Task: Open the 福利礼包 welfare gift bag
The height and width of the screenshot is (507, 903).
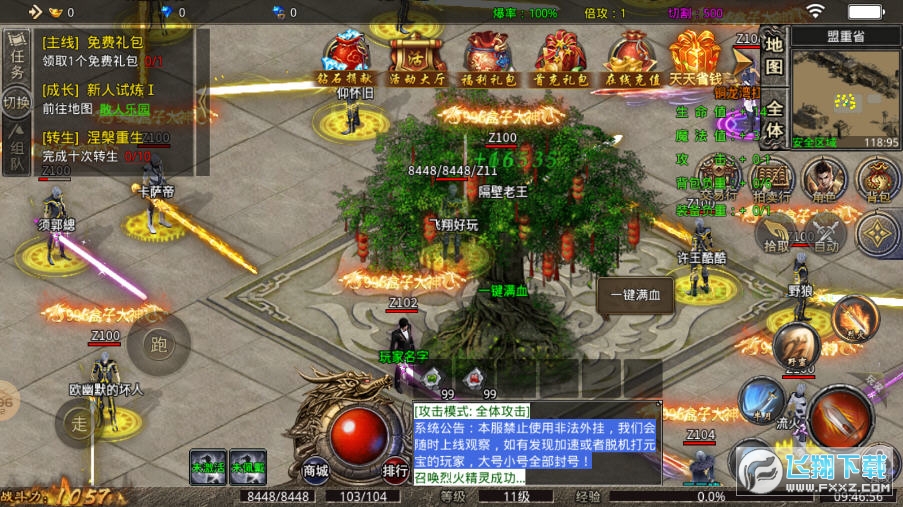Action: (x=488, y=56)
